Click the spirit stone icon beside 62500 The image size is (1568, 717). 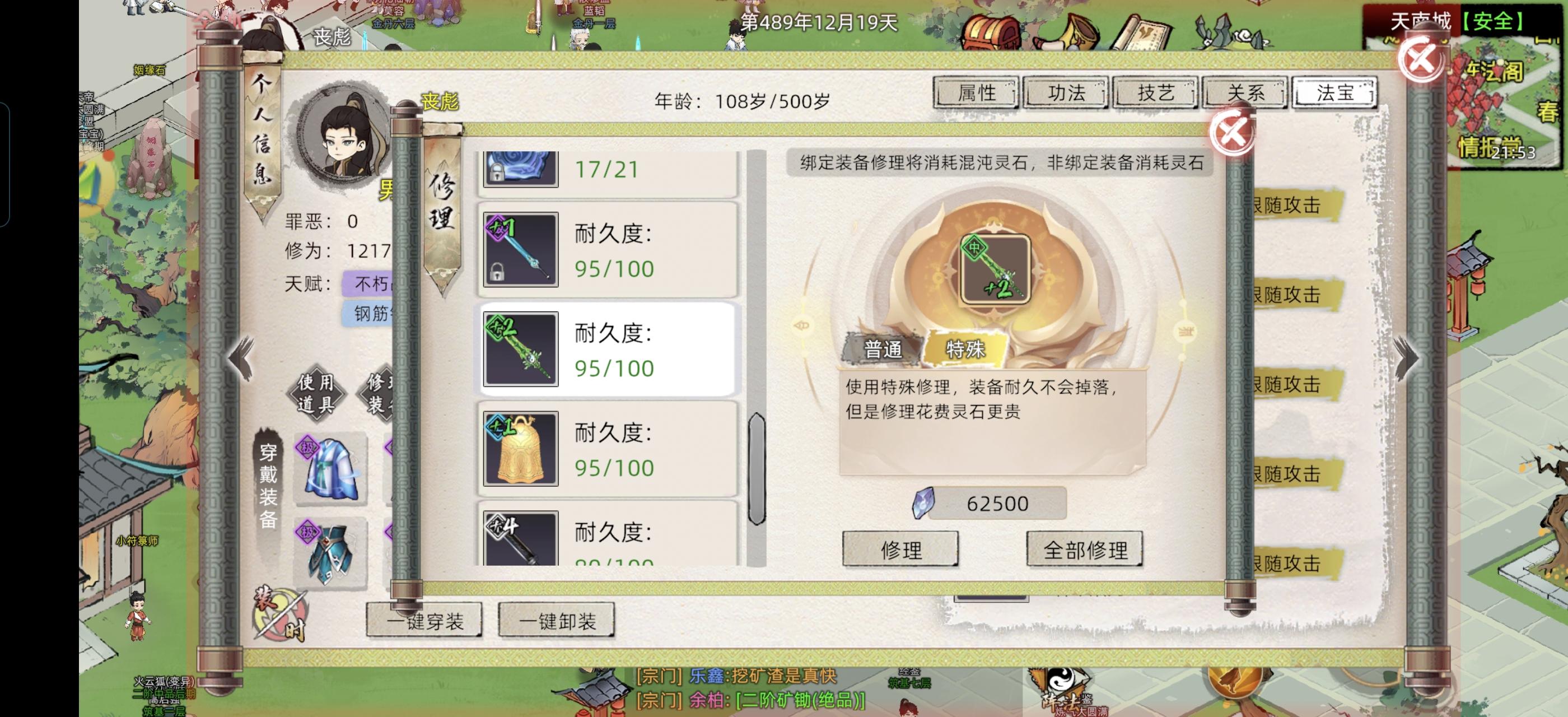[x=925, y=503]
